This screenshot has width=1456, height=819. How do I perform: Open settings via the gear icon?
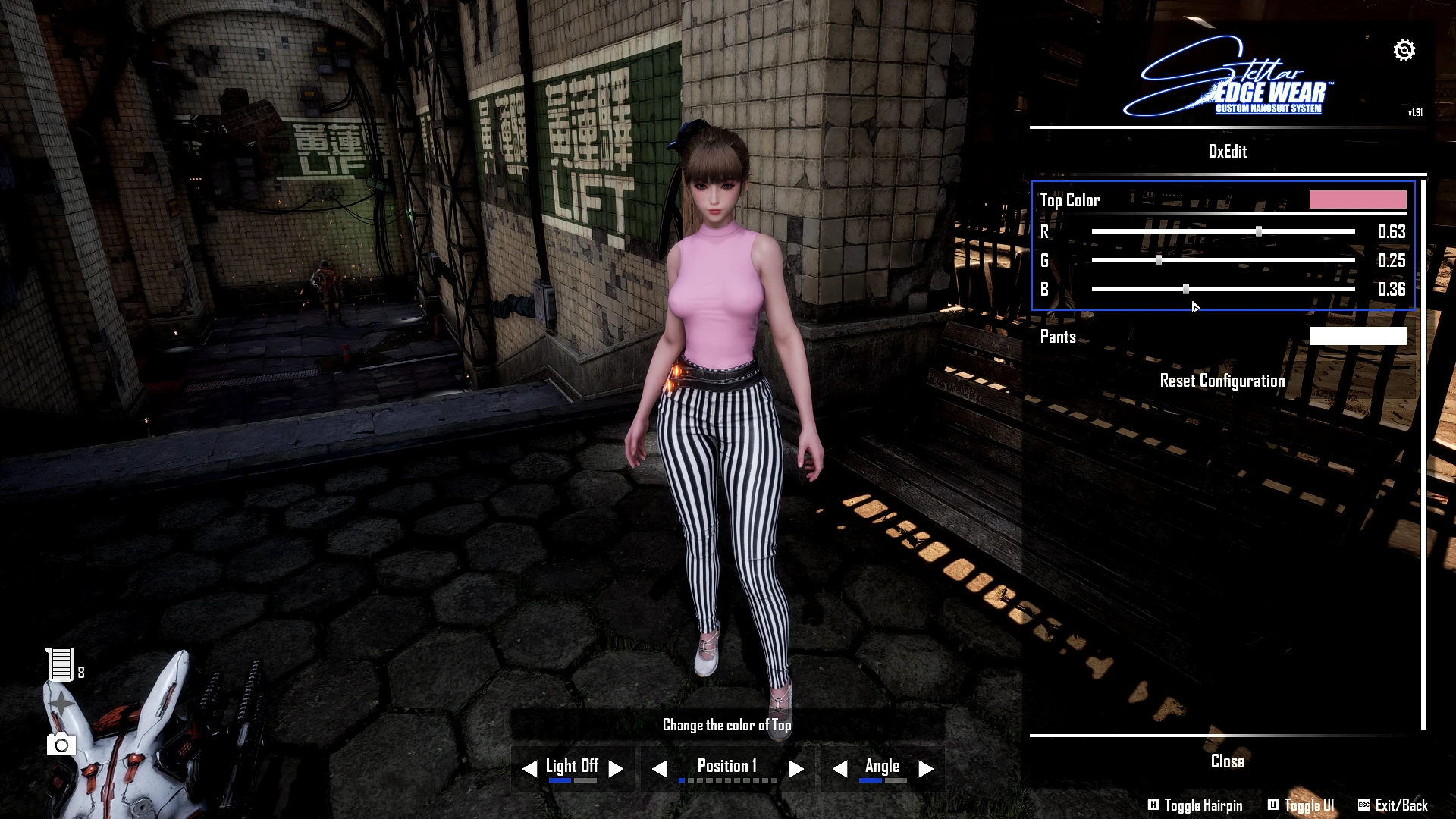[1404, 50]
